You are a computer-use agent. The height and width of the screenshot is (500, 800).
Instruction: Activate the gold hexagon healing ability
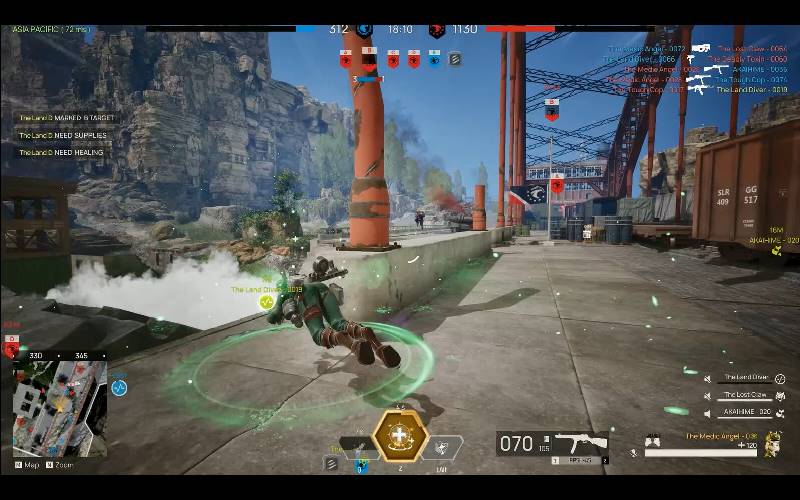click(x=401, y=437)
